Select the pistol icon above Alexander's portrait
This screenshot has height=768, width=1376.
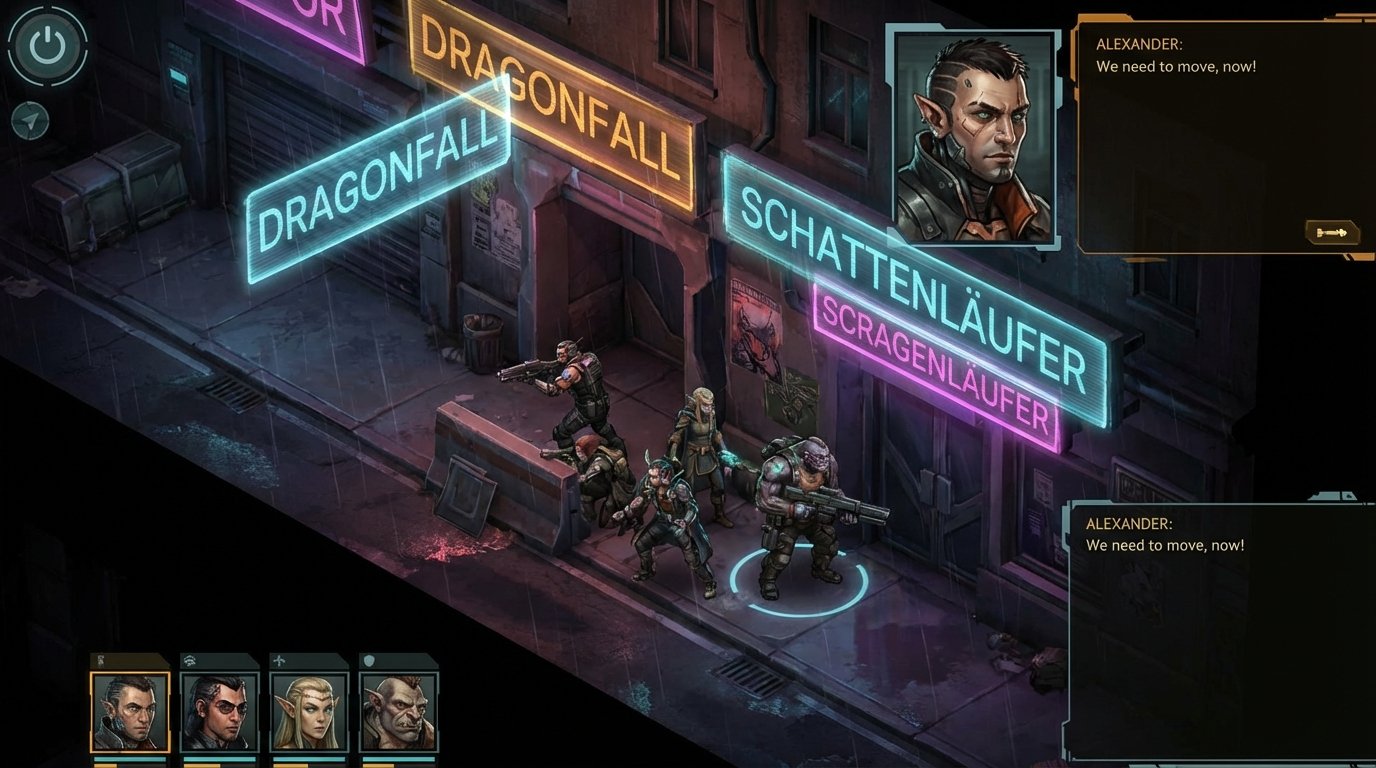[x=101, y=660]
